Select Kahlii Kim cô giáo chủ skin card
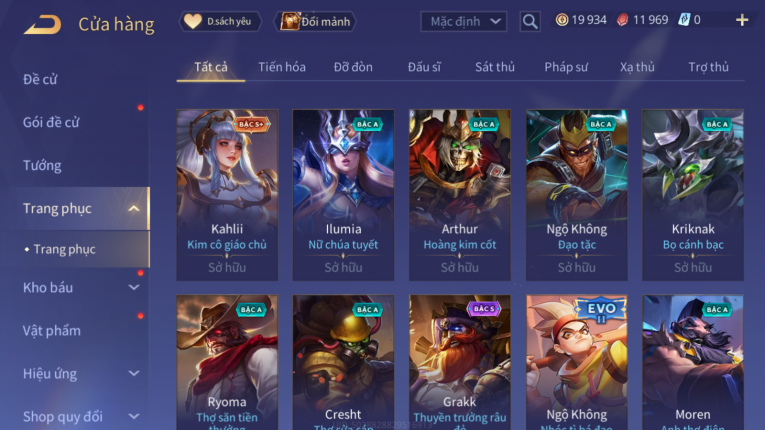Viewport: 765px width, 430px height. coord(227,194)
